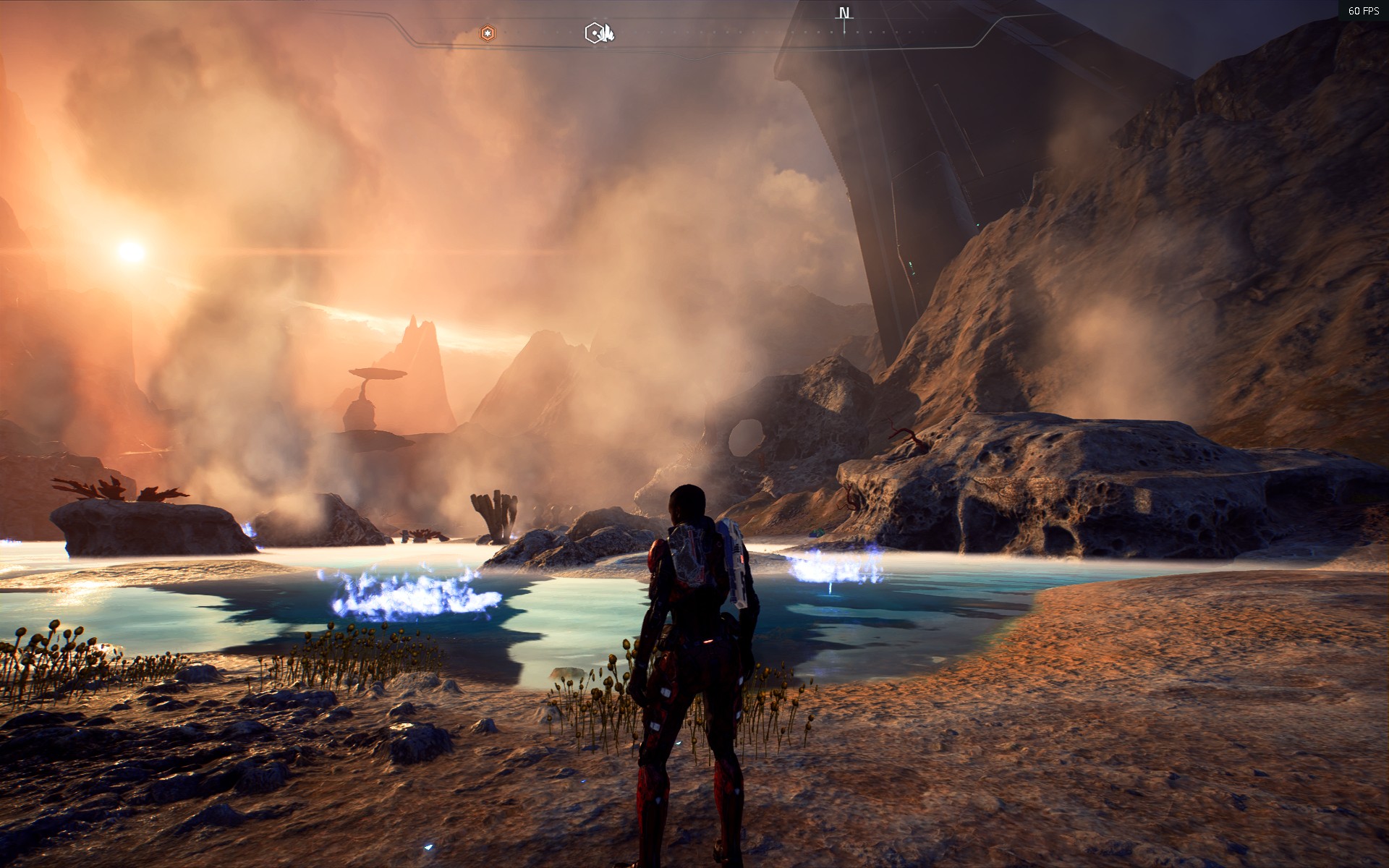Select the flame symbol beside the hexagon marker

(x=608, y=33)
